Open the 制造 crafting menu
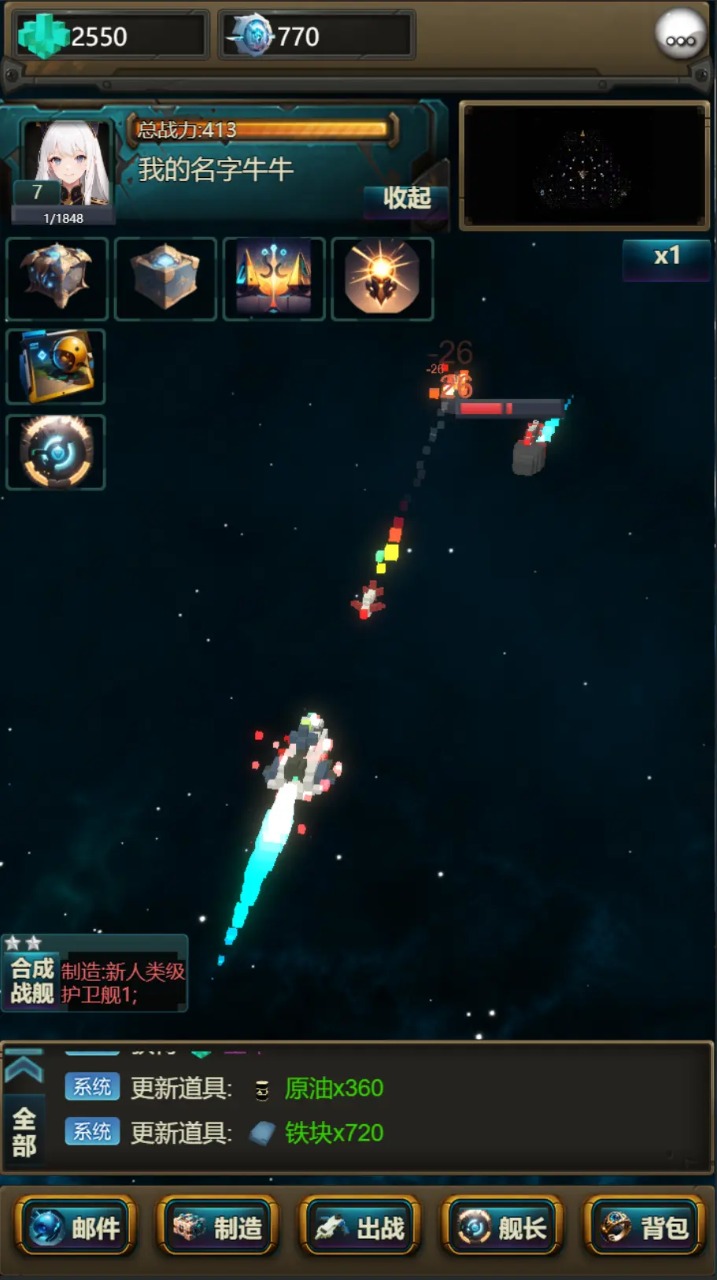This screenshot has width=717, height=1280. click(218, 1226)
